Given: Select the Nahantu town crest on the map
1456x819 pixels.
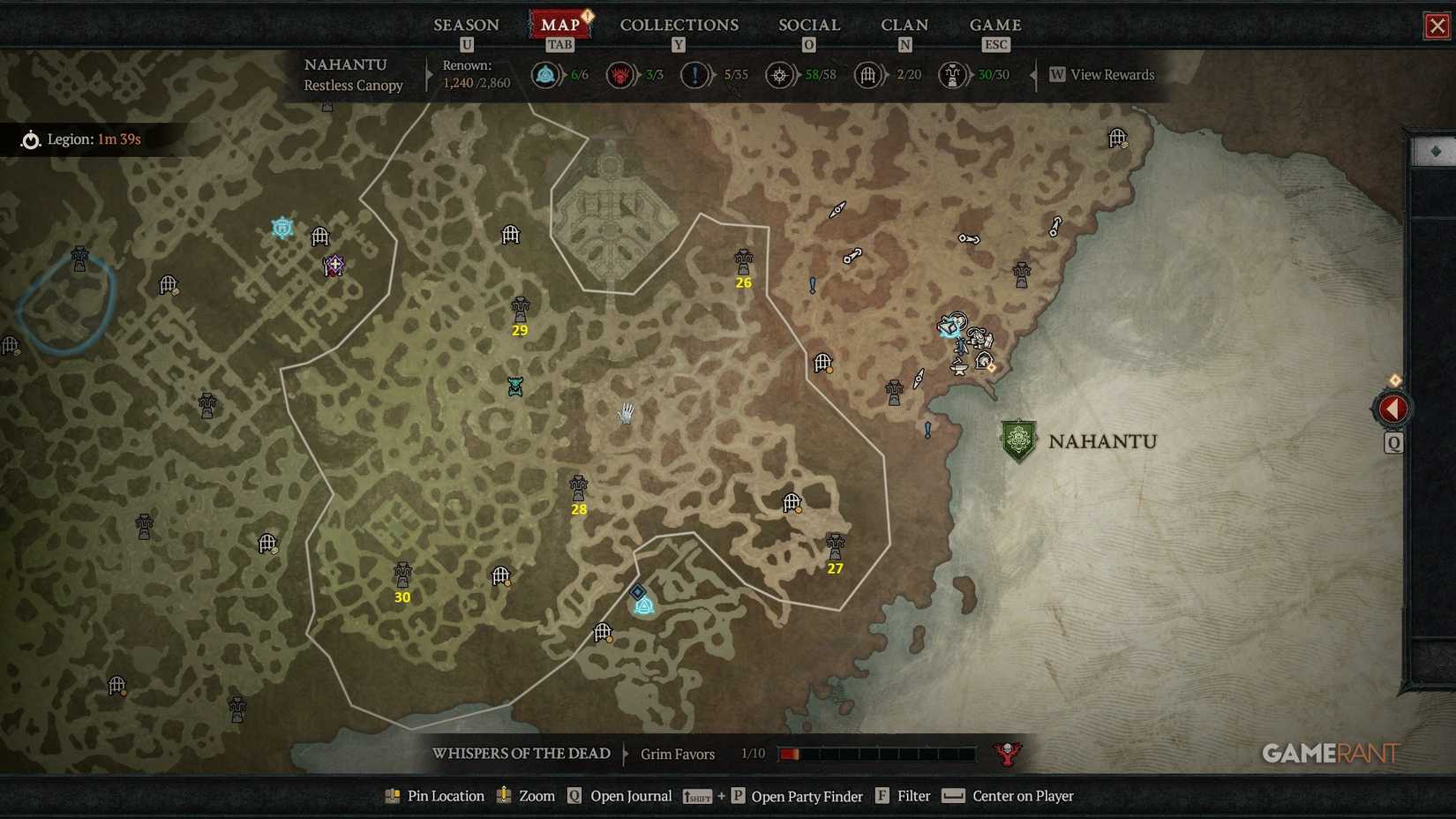Looking at the screenshot, I should 1017,441.
